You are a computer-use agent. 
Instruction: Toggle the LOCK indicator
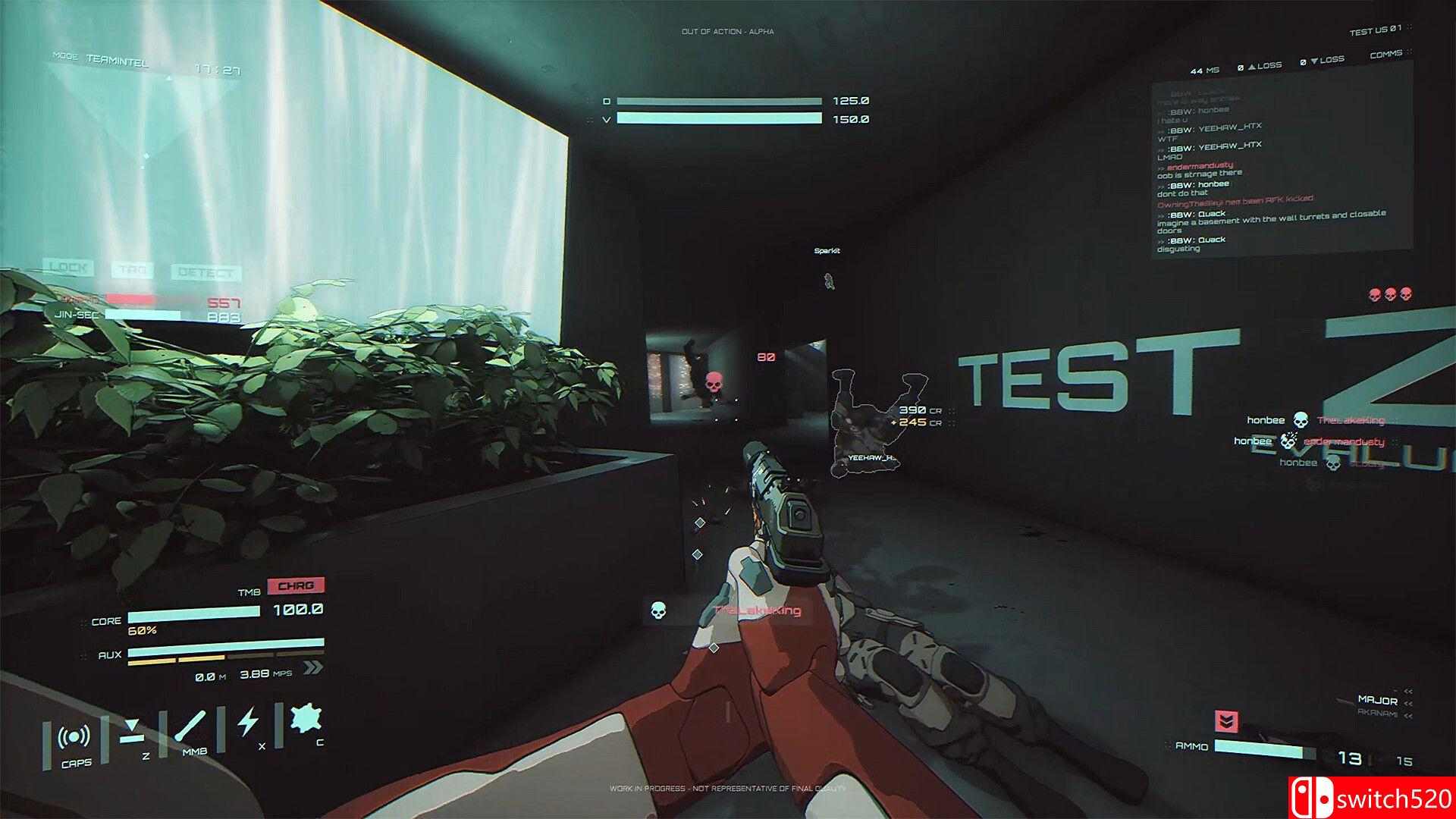69,267
